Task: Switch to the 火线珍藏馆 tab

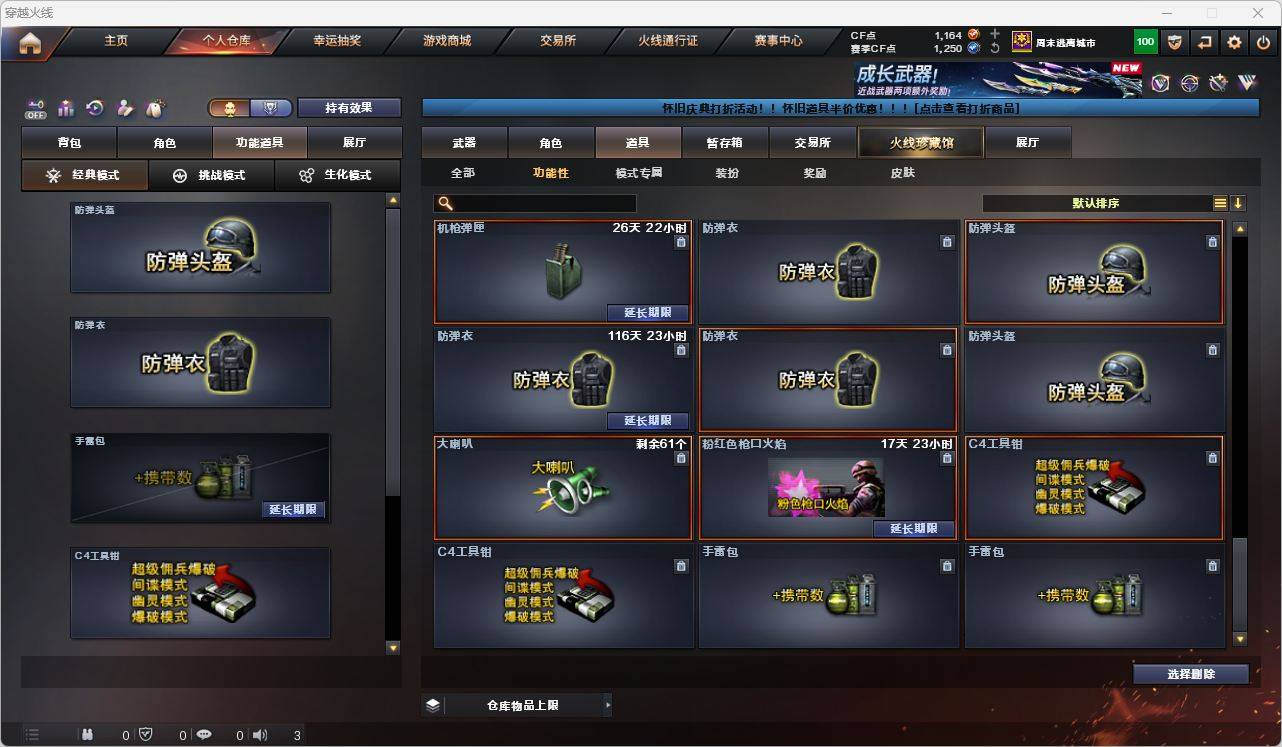Action: [x=918, y=142]
